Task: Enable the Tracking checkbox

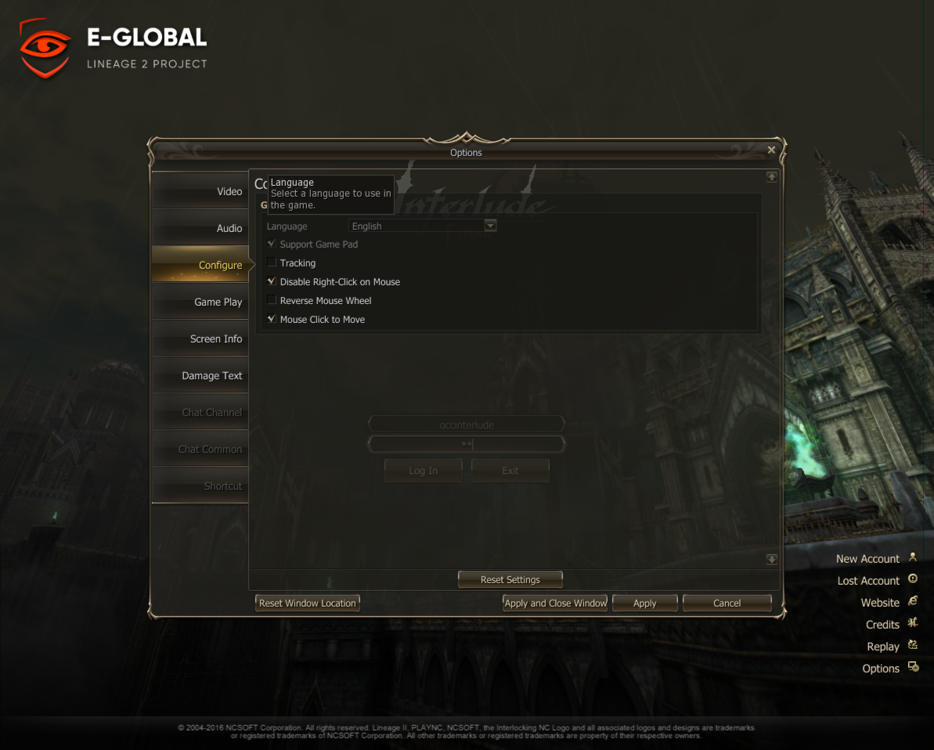Action: coord(272,263)
